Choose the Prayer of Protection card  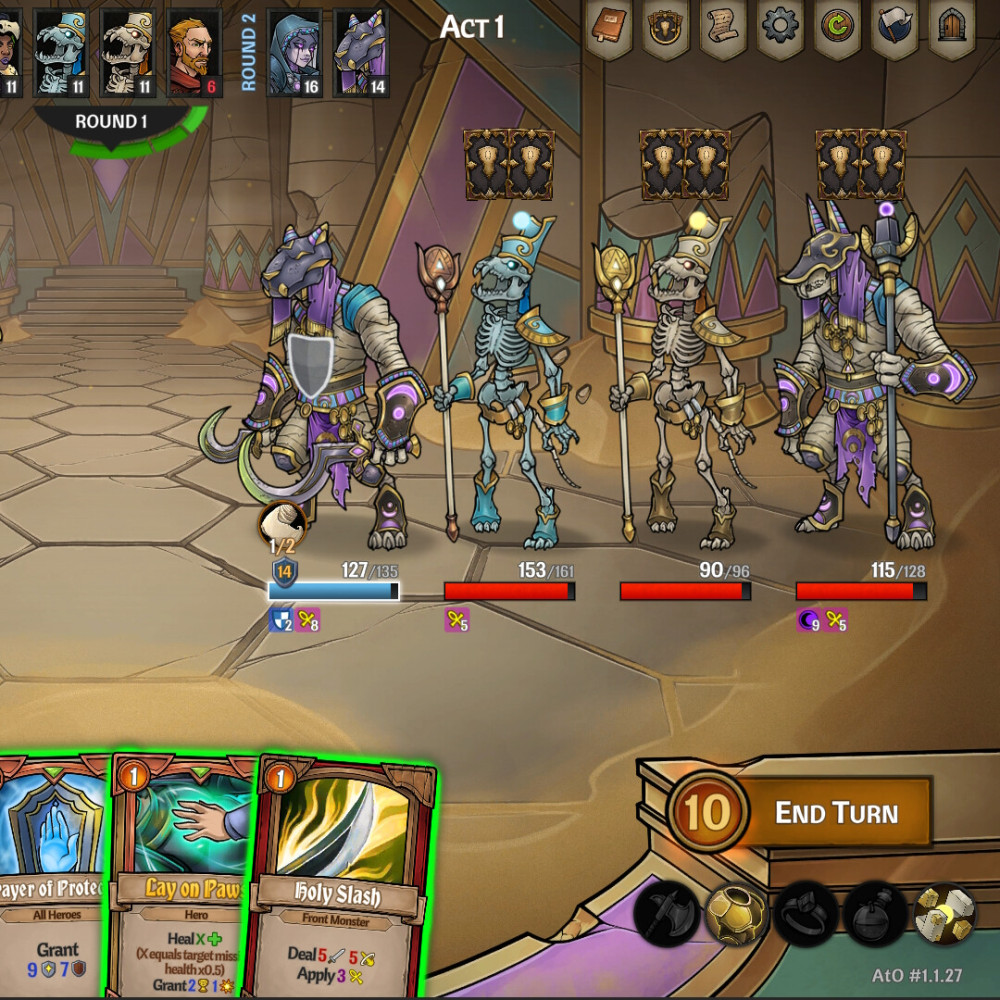tap(50, 880)
